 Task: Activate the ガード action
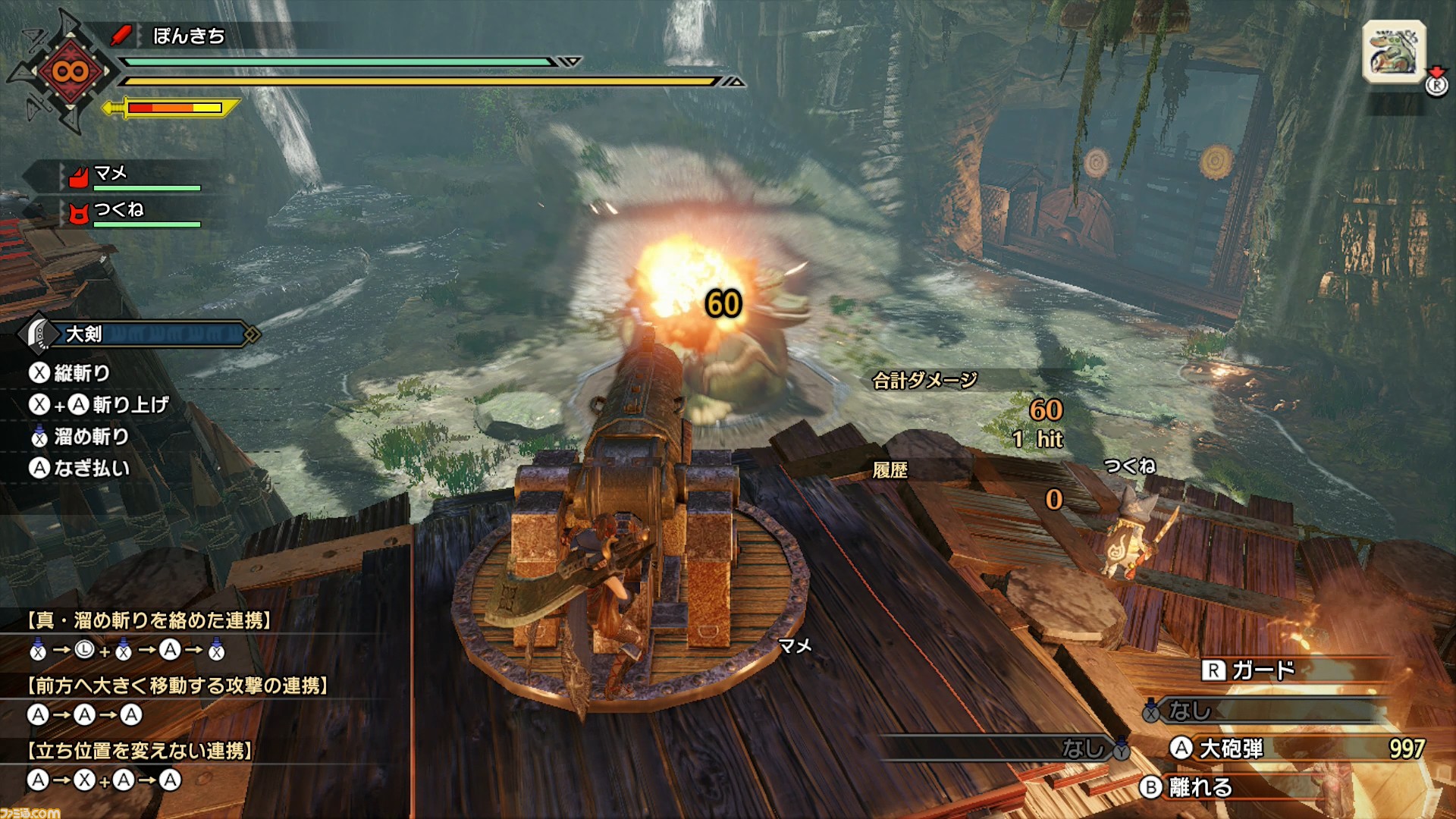click(x=1263, y=670)
